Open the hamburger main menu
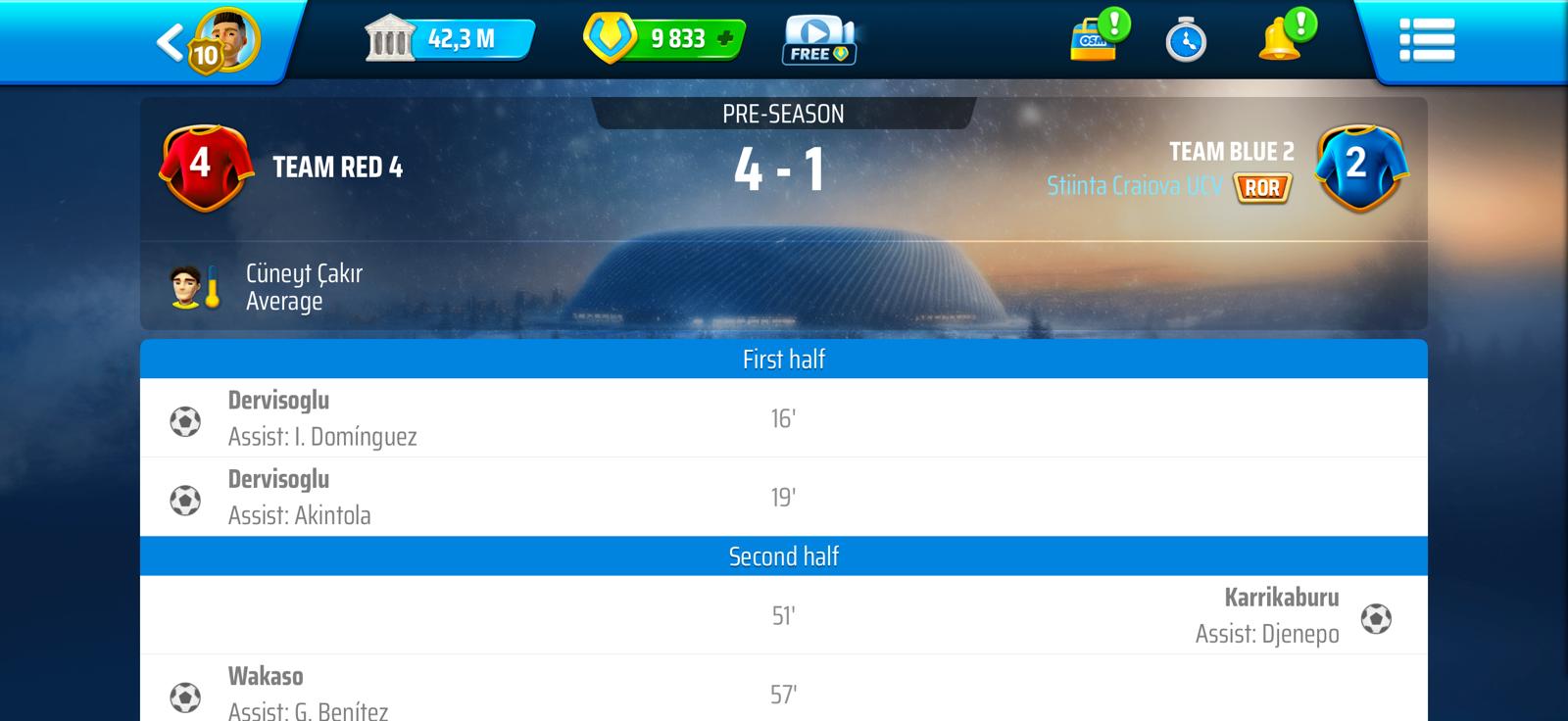1568x721 pixels. click(1427, 41)
